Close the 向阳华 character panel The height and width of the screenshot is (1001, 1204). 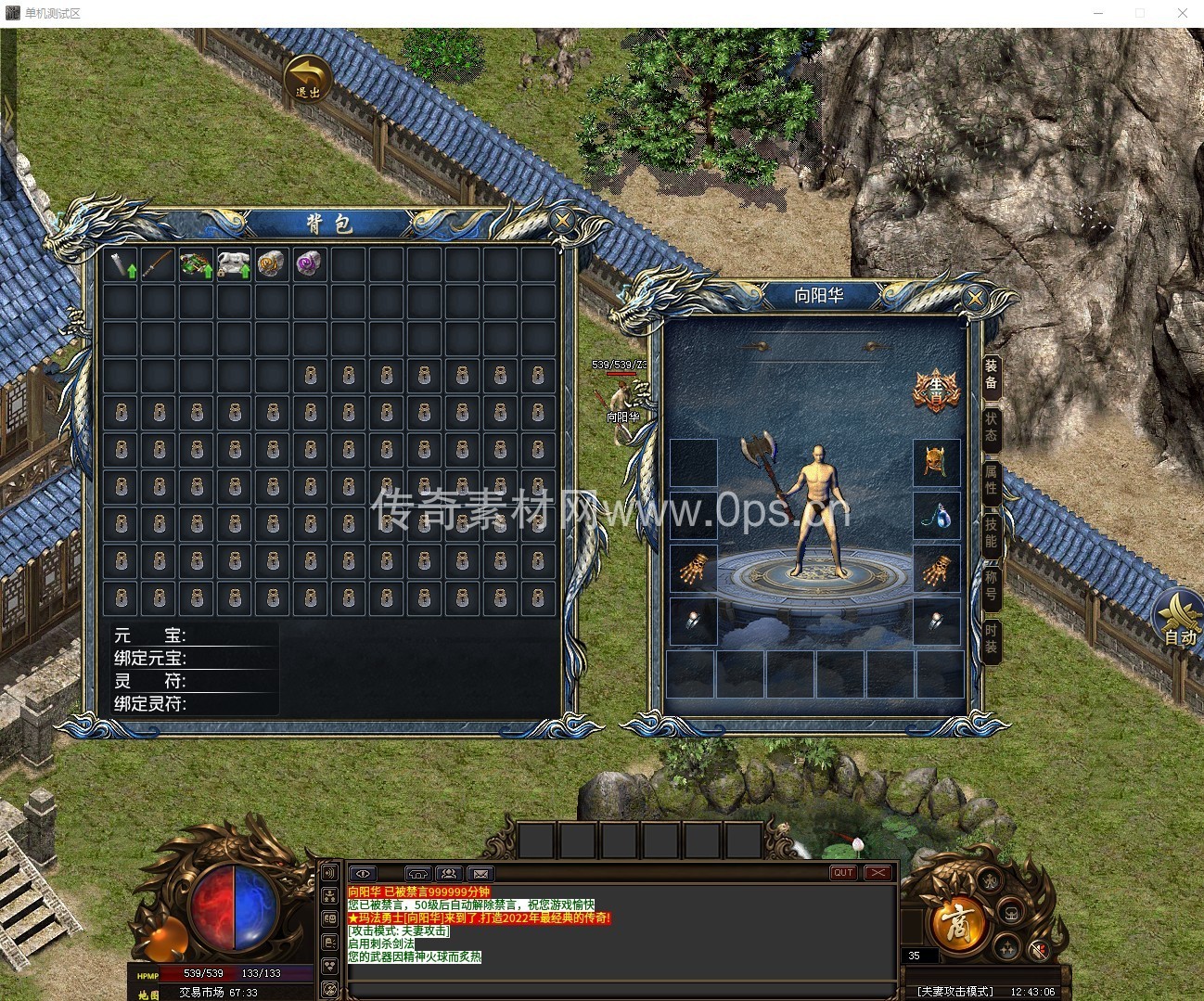[974, 299]
